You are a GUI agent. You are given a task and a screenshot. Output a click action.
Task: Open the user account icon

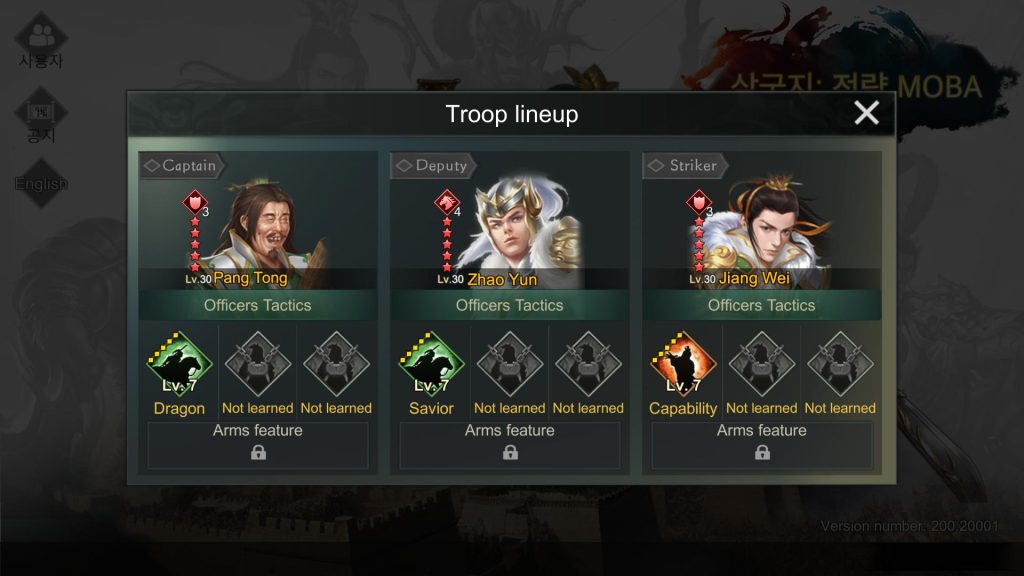point(41,40)
